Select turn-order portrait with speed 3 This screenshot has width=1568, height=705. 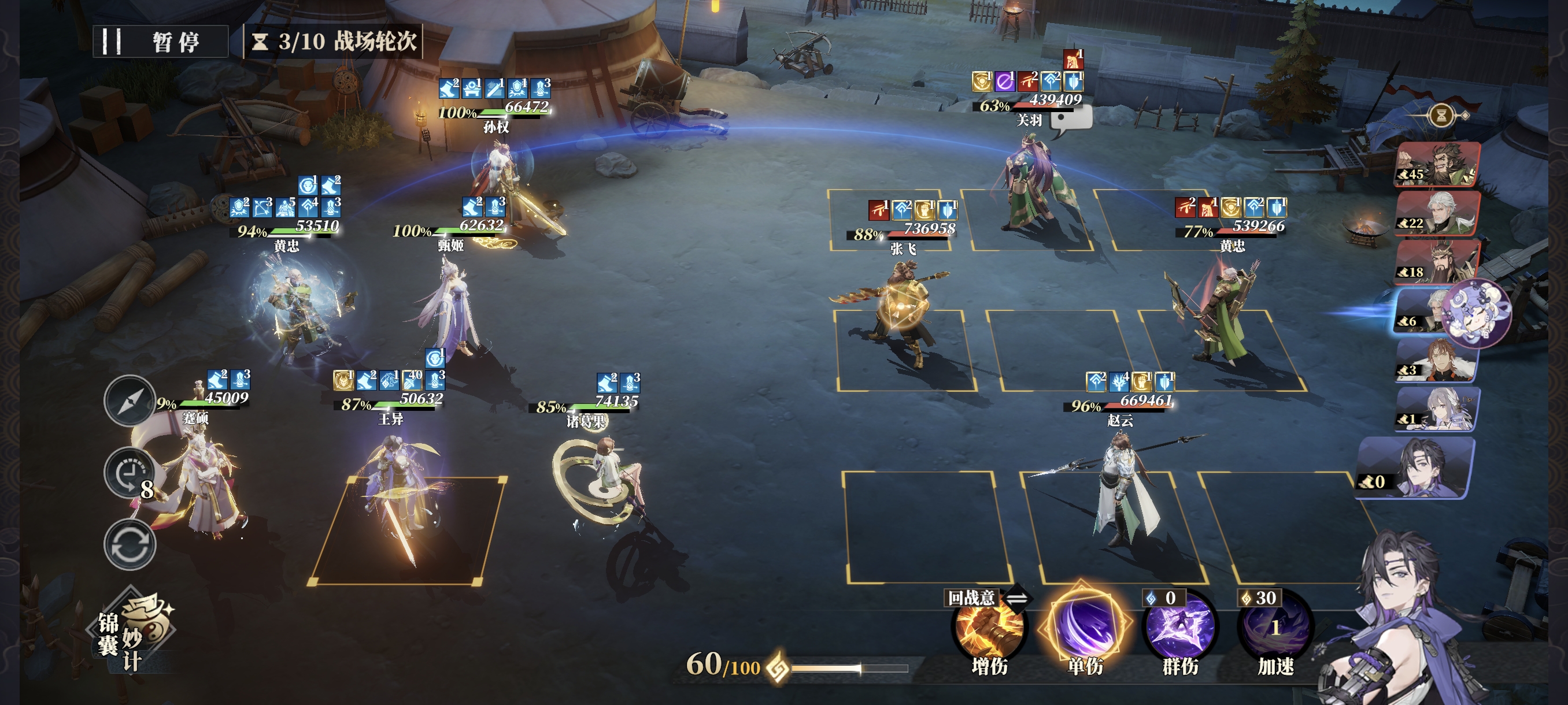(1437, 361)
